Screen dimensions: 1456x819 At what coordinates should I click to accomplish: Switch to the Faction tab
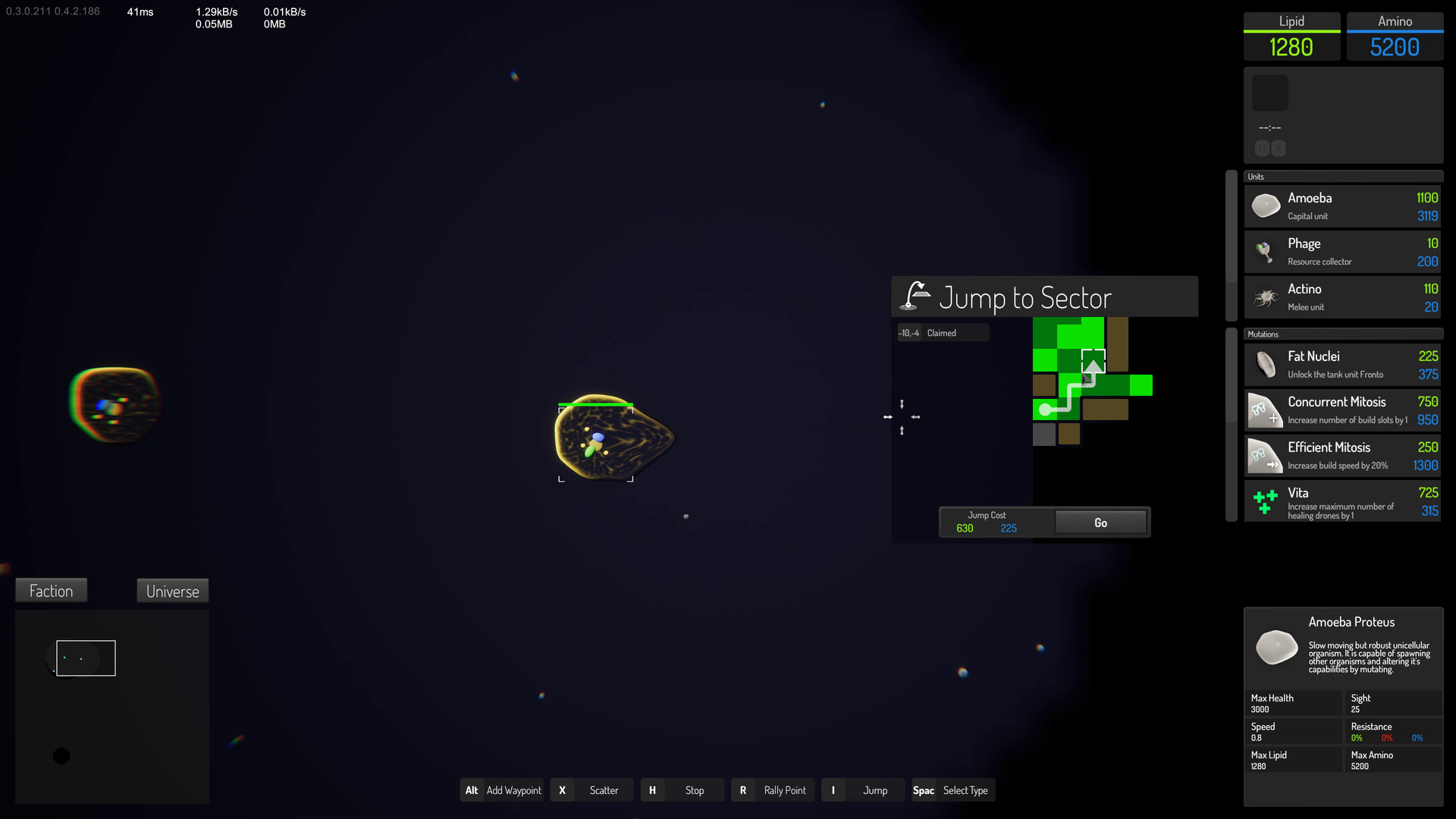tap(50, 590)
